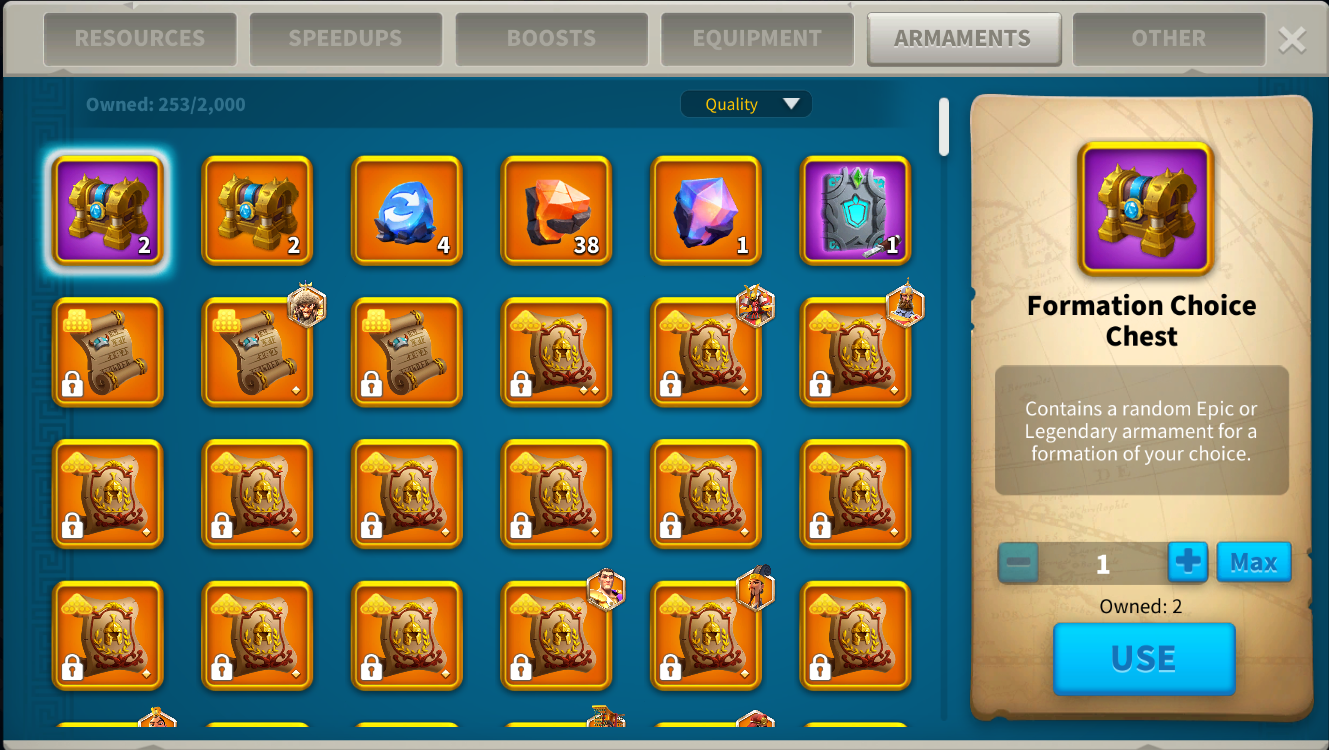Switch to the Equipment tab
This screenshot has width=1329, height=750.
[x=757, y=39]
